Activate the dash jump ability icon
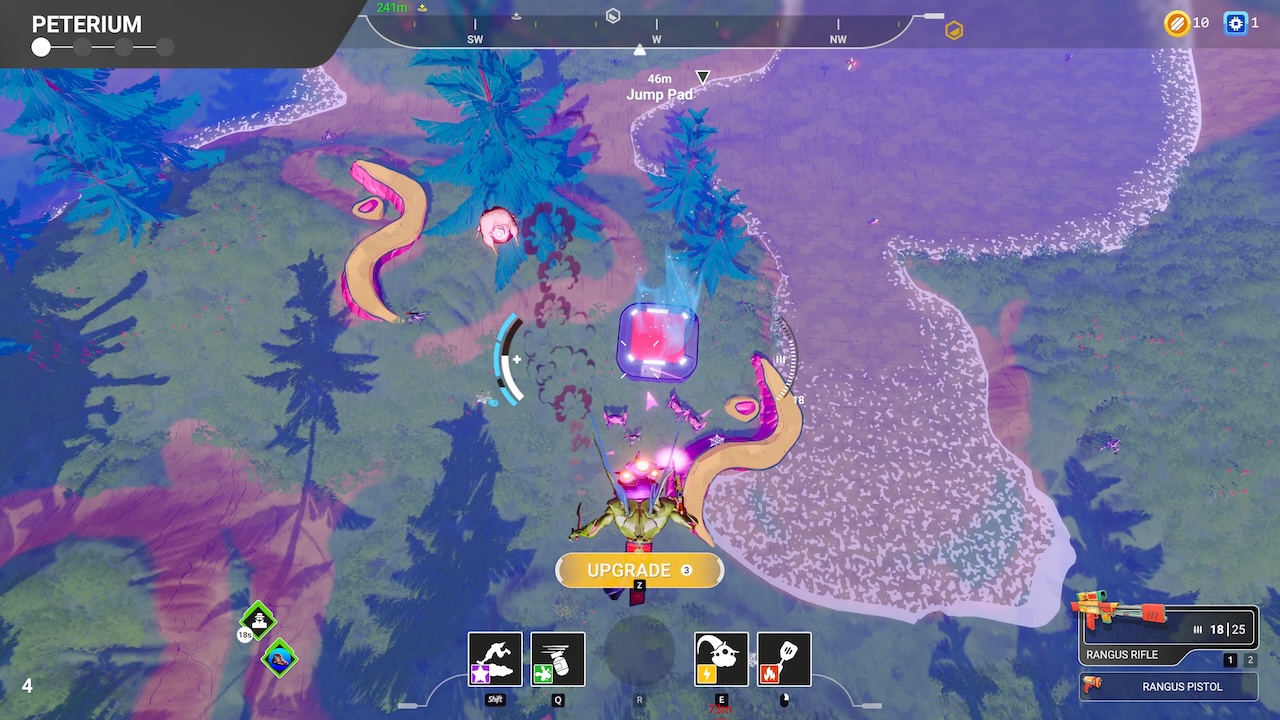Viewport: 1280px width, 720px height. pyautogui.click(x=495, y=659)
